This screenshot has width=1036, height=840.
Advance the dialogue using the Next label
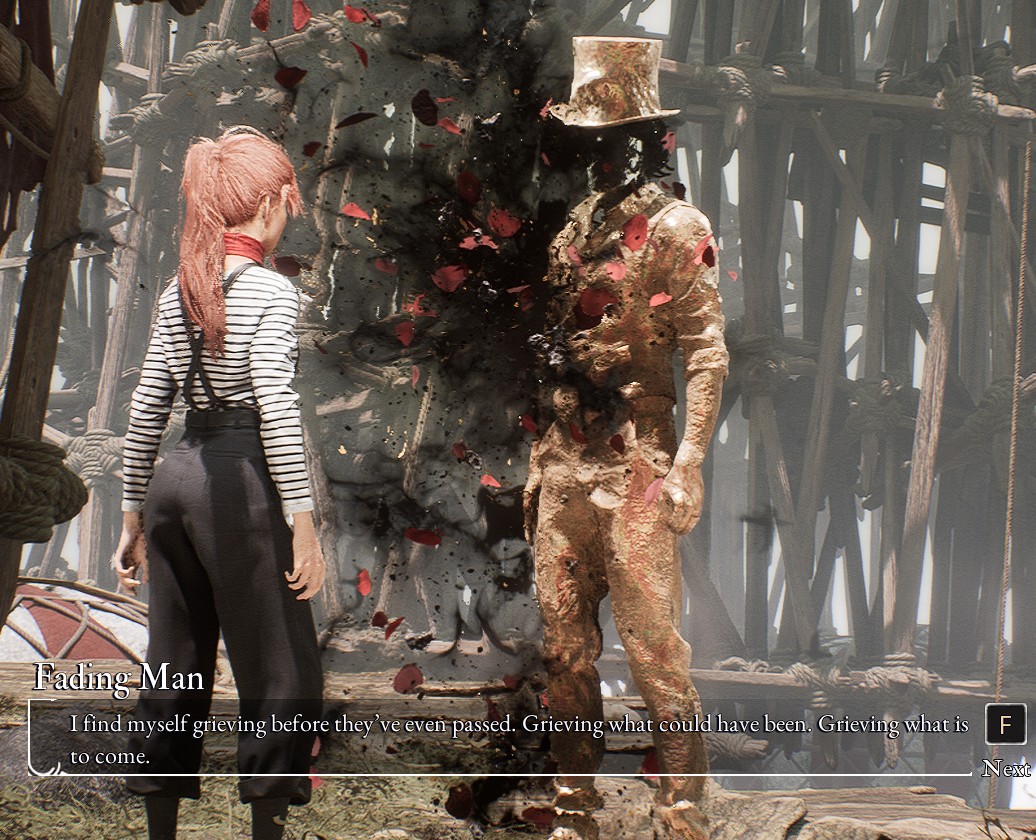click(1006, 768)
